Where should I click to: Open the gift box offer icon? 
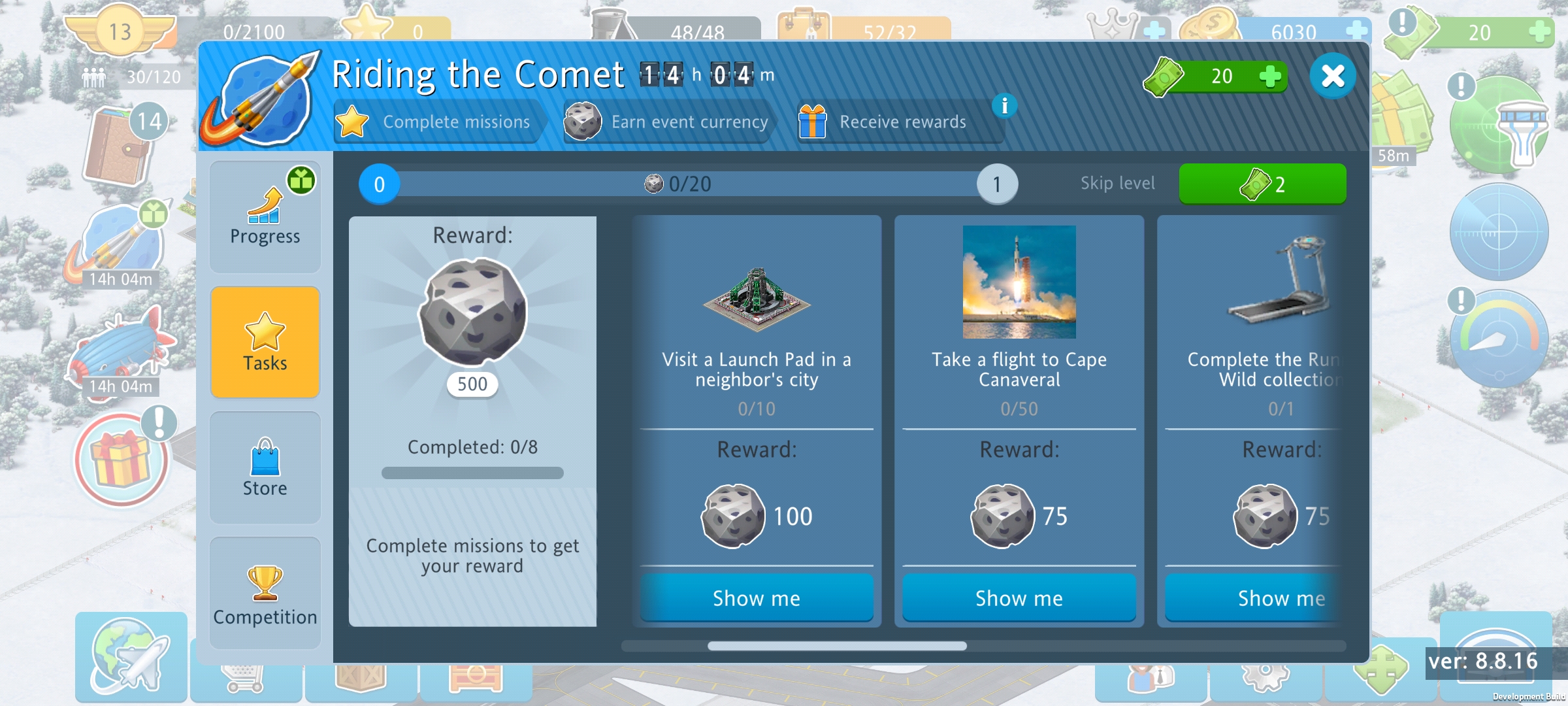click(x=121, y=460)
